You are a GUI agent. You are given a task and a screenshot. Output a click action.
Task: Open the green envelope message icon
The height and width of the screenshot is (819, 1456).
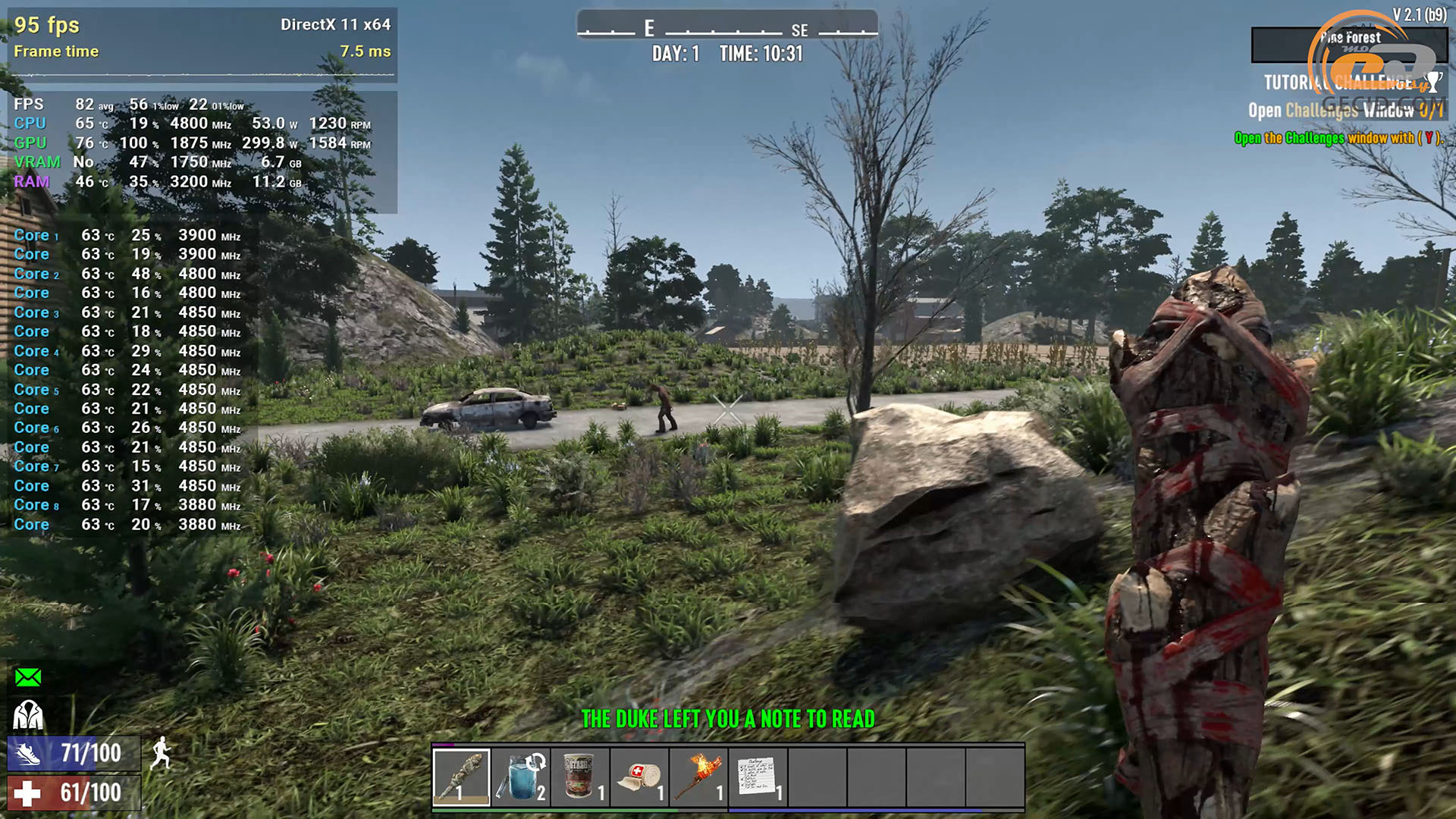pyautogui.click(x=29, y=677)
